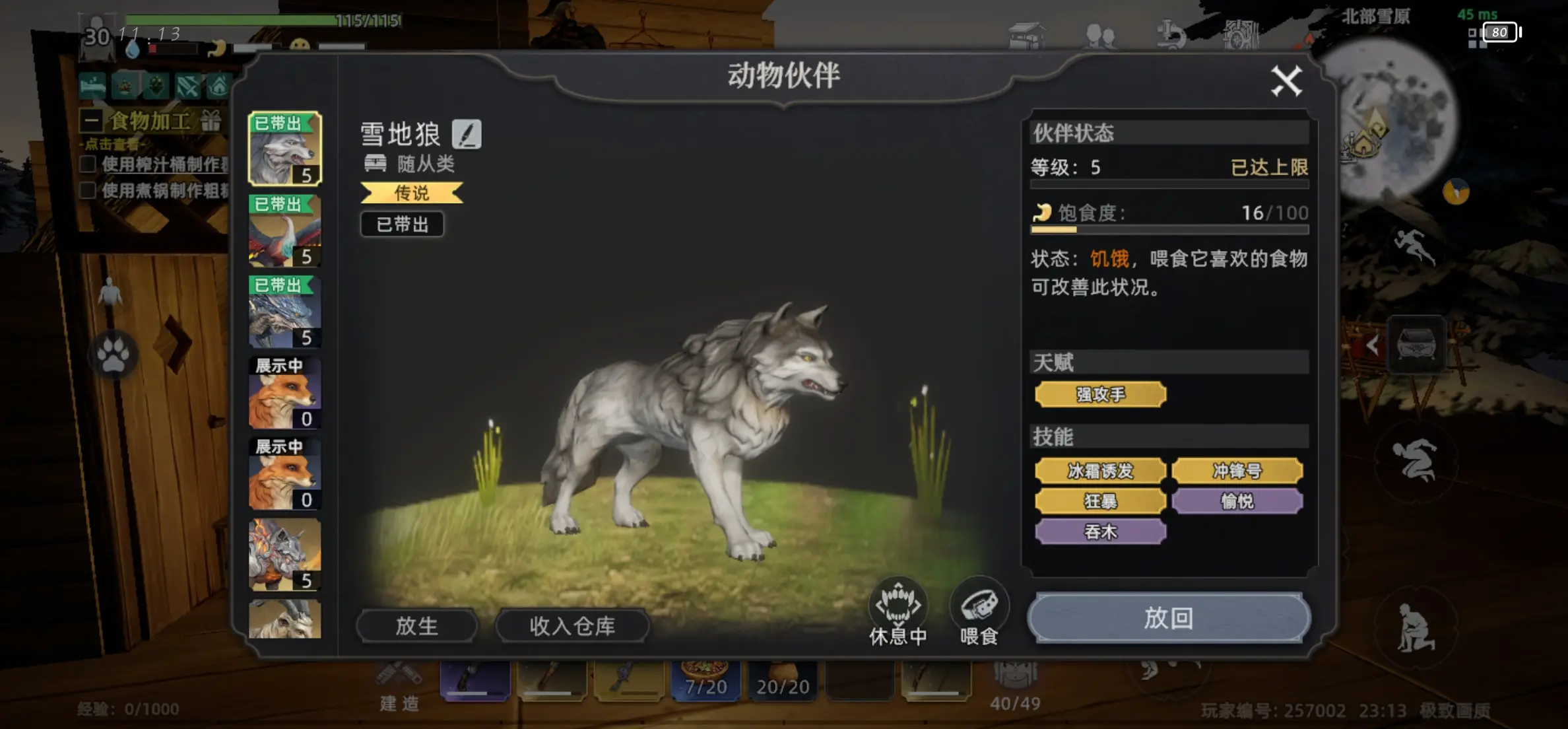Check the 使用煮锅制作 quest checkbox

click(x=88, y=191)
